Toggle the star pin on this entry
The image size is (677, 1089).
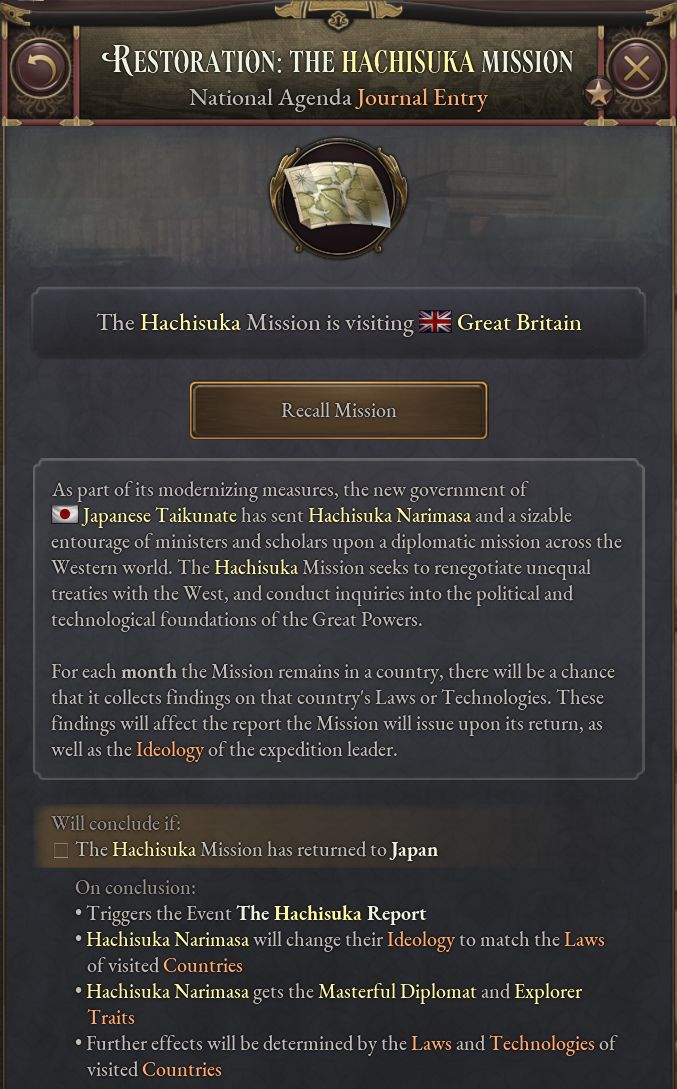tap(598, 94)
